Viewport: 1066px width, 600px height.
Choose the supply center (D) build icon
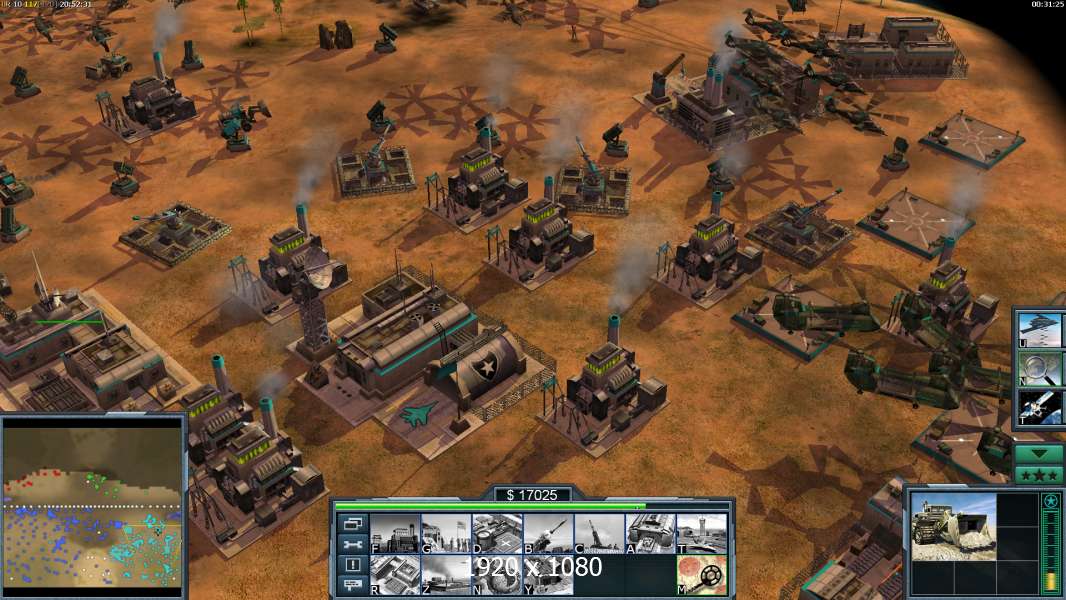(497, 534)
